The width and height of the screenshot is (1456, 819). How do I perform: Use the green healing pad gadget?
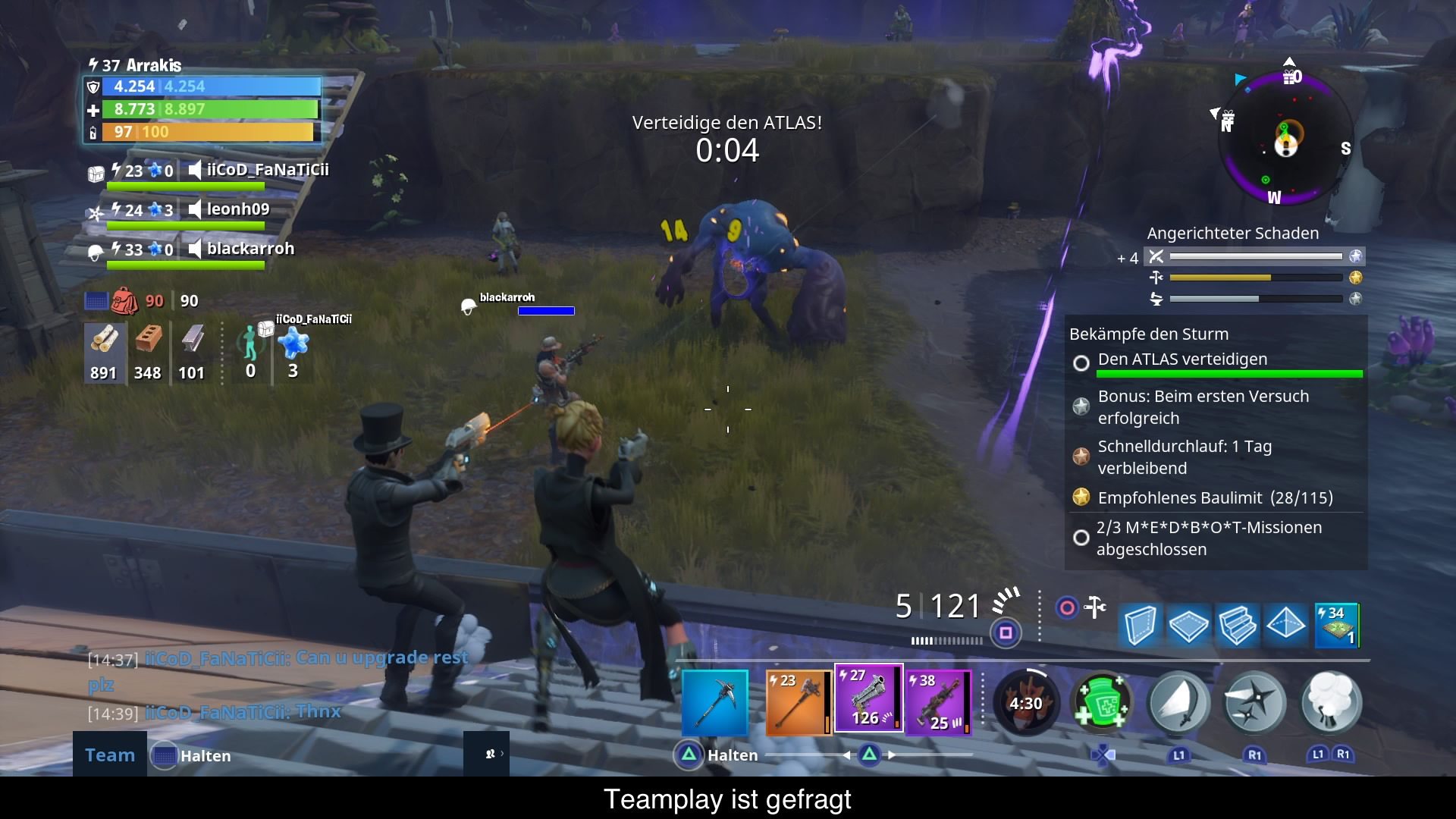coord(1102,702)
